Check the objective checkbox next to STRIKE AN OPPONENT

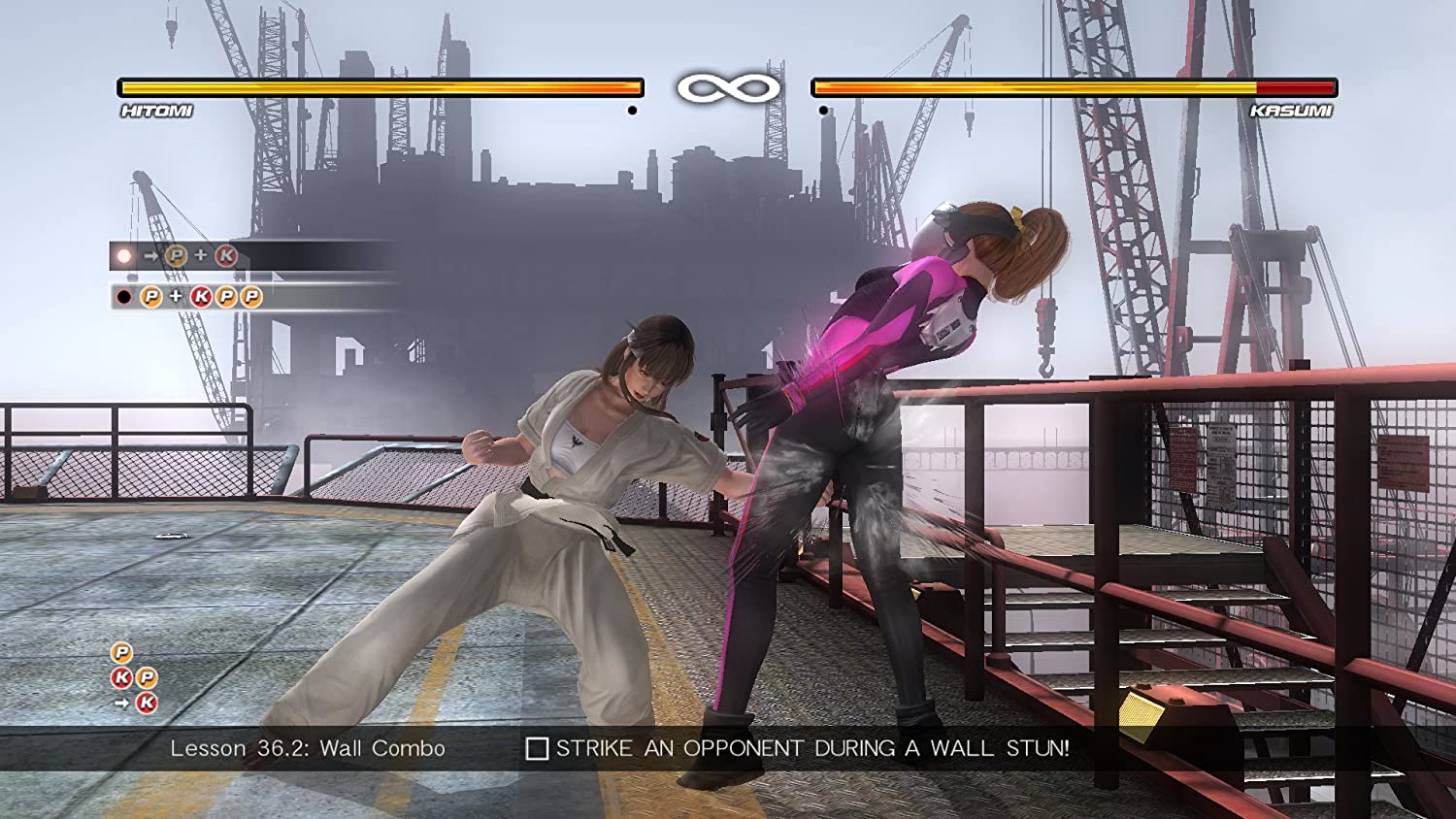[x=538, y=749]
